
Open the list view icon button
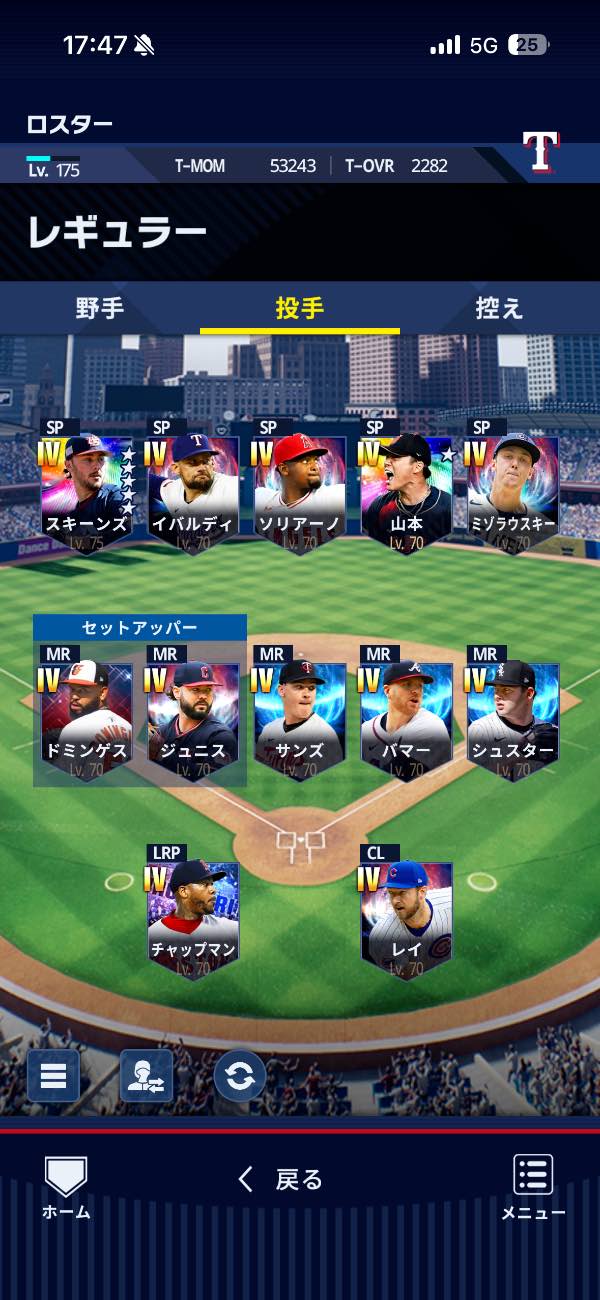[53, 1076]
